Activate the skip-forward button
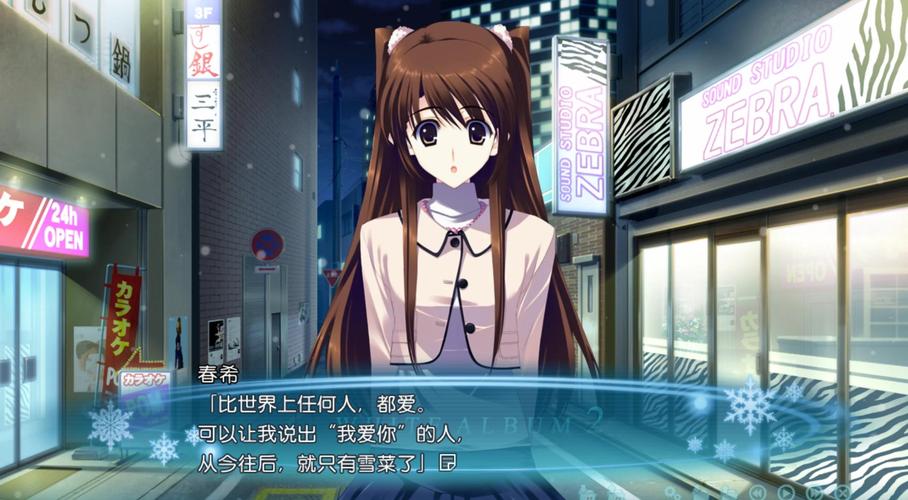The width and height of the screenshot is (908, 500). click(814, 493)
